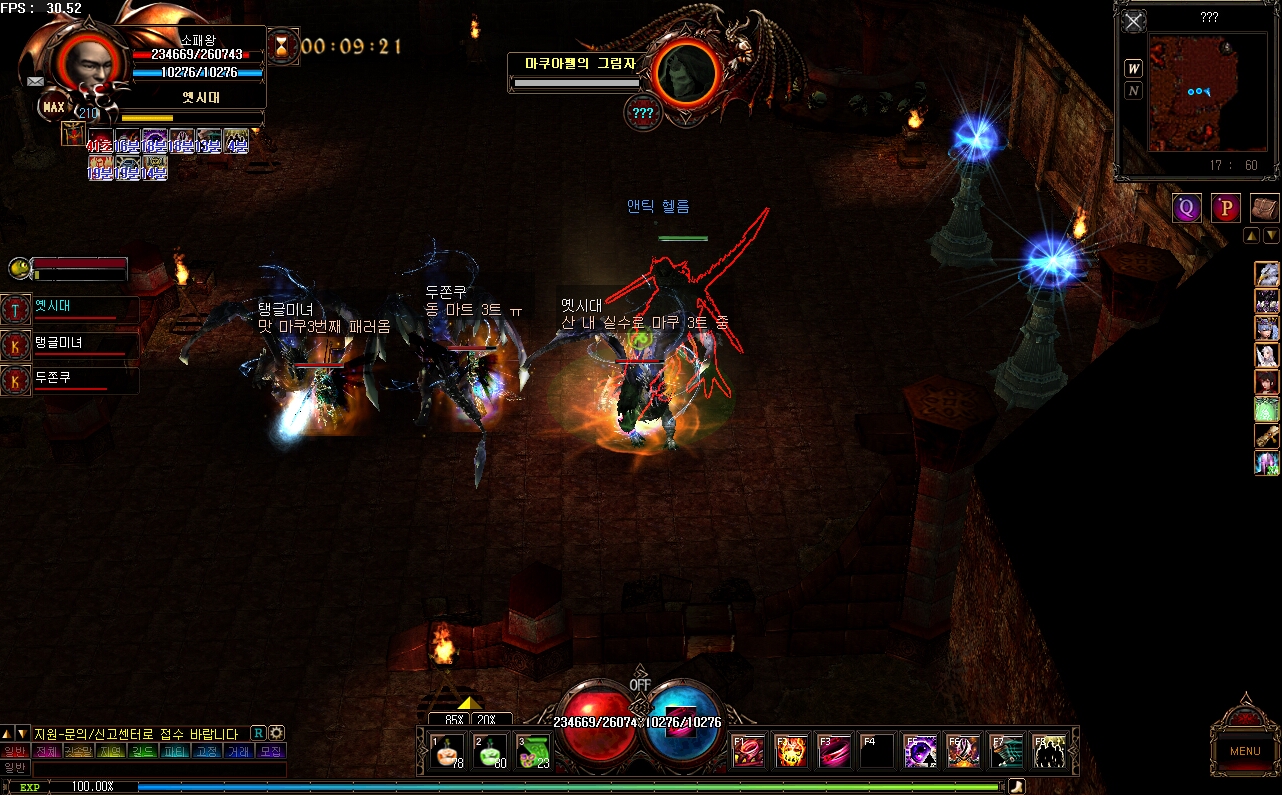Open the MENU button
Viewport: 1282px width, 795px height.
pyautogui.click(x=1244, y=751)
